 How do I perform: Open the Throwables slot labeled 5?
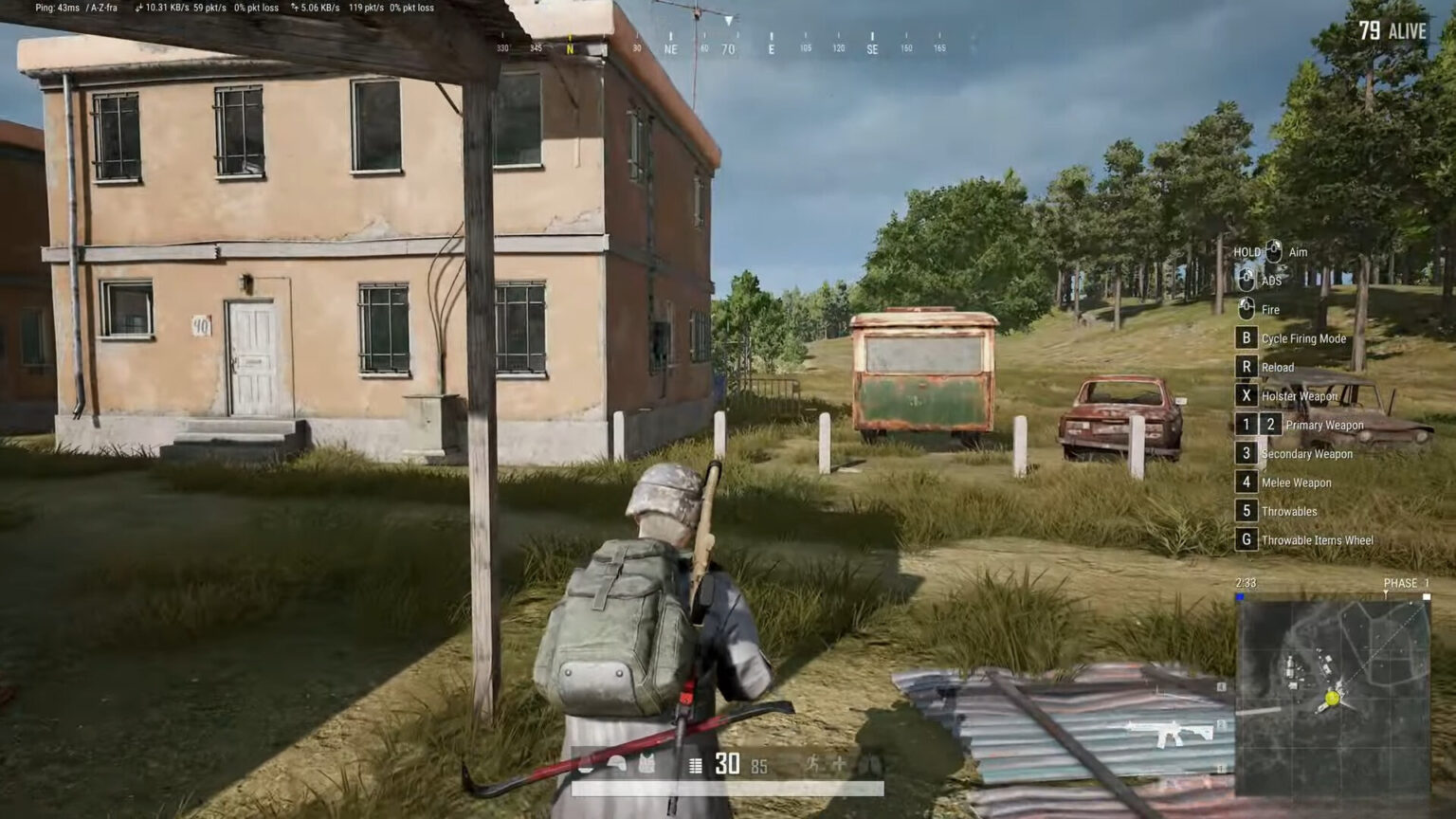pos(1289,511)
